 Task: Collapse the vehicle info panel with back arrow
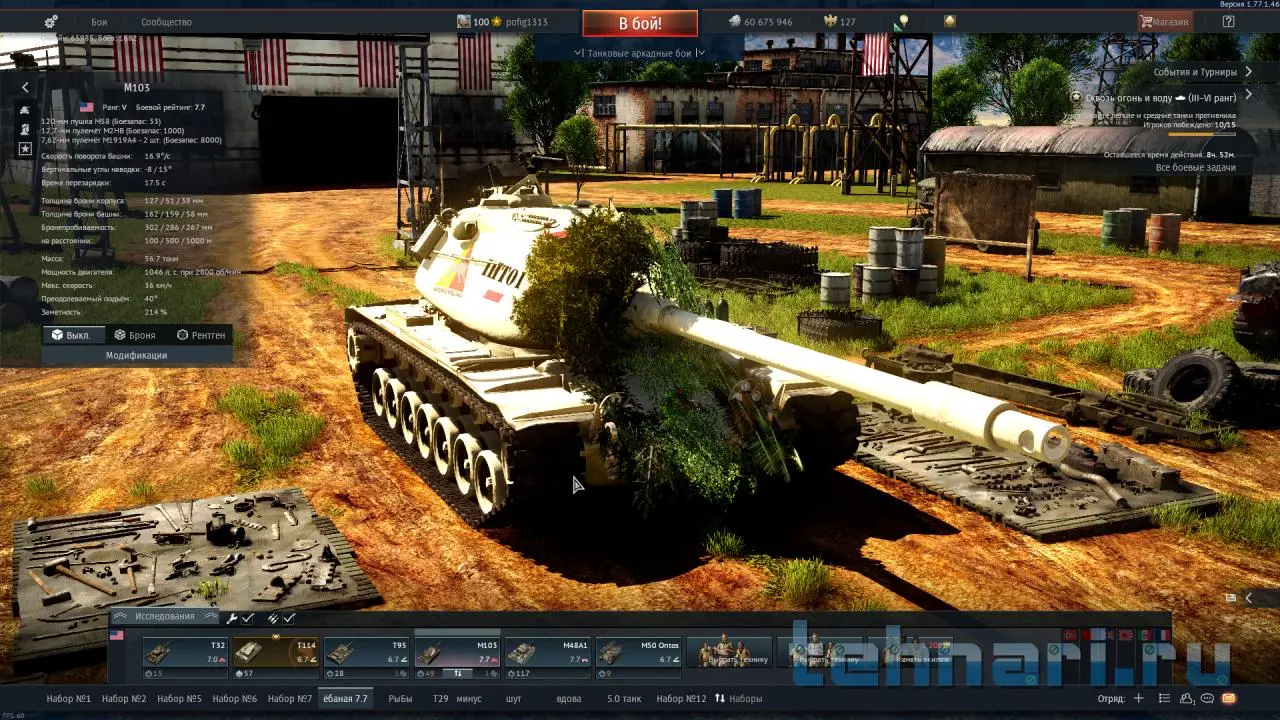tap(25, 88)
